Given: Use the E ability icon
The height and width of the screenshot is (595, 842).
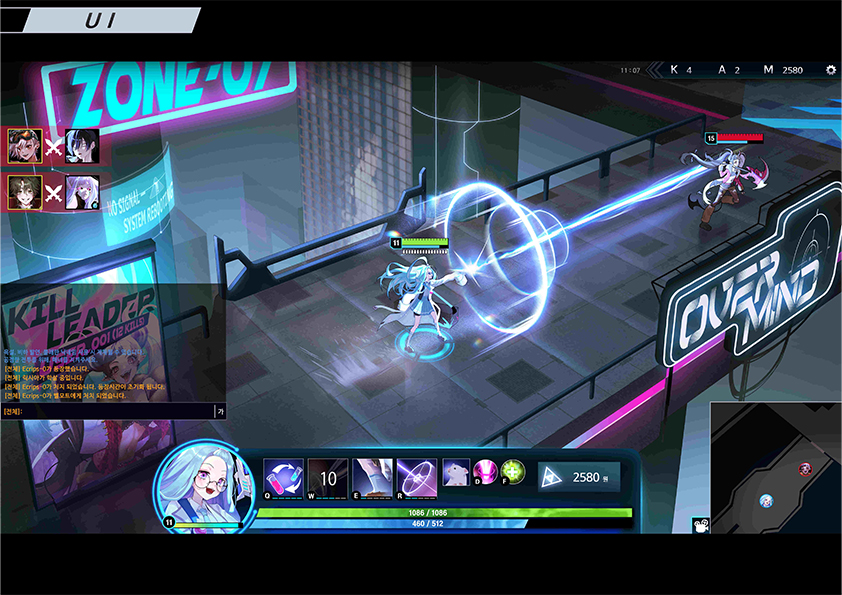Looking at the screenshot, I should (x=372, y=478).
